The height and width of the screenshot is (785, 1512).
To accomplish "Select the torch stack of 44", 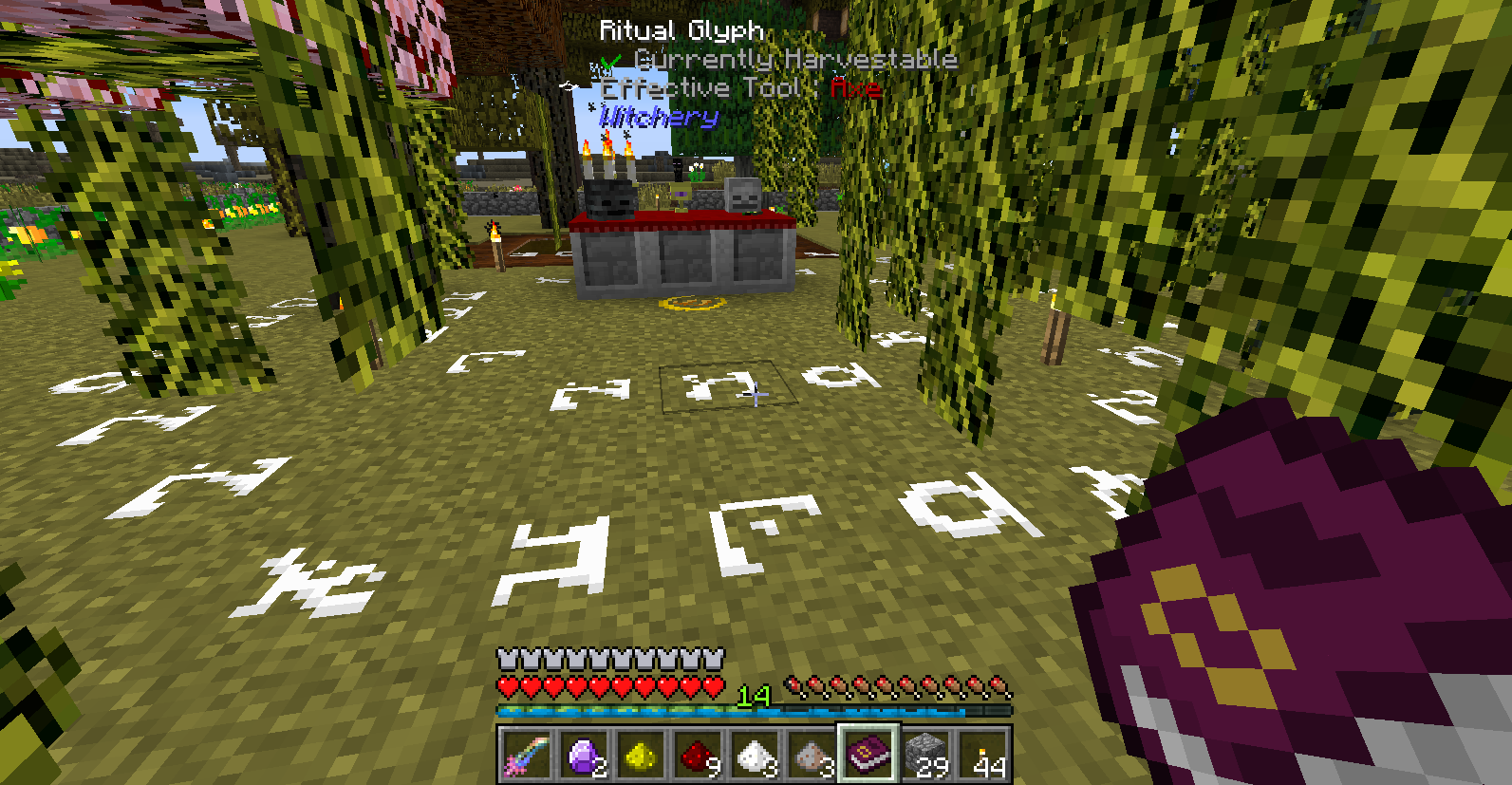I will [982, 756].
